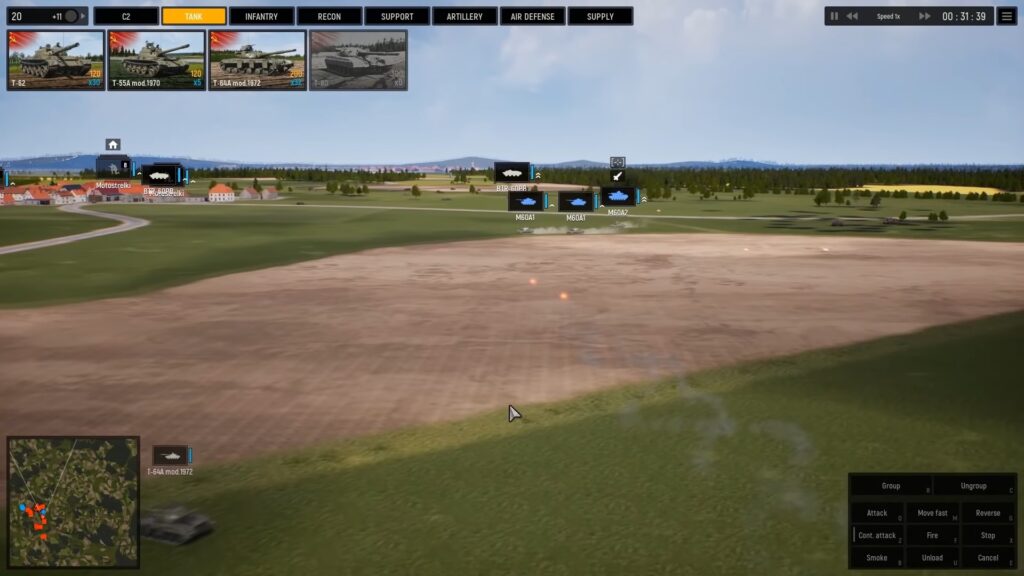The height and width of the screenshot is (576, 1024).
Task: Select the Recon category tab
Action: click(329, 16)
